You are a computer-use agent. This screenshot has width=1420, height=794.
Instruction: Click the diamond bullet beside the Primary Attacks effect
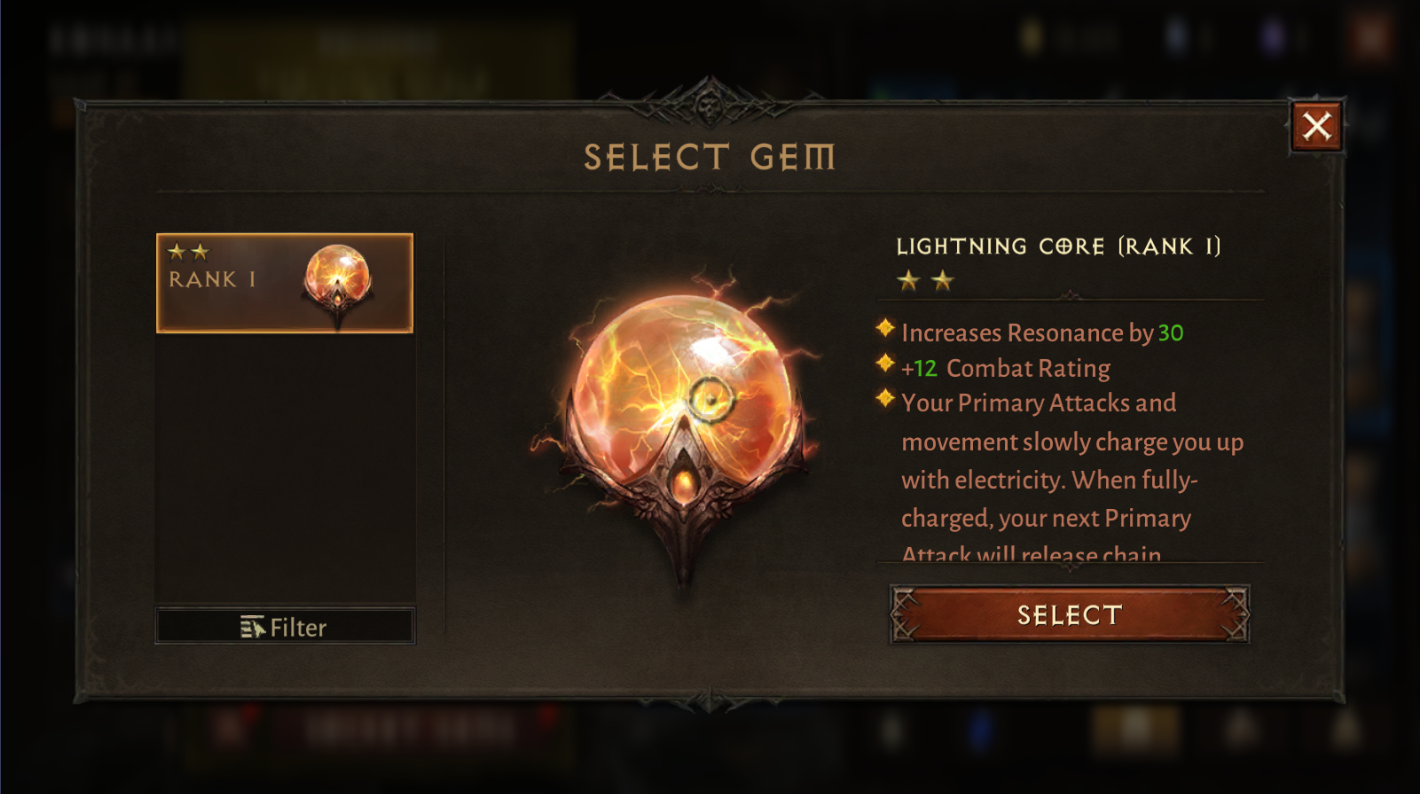point(887,400)
